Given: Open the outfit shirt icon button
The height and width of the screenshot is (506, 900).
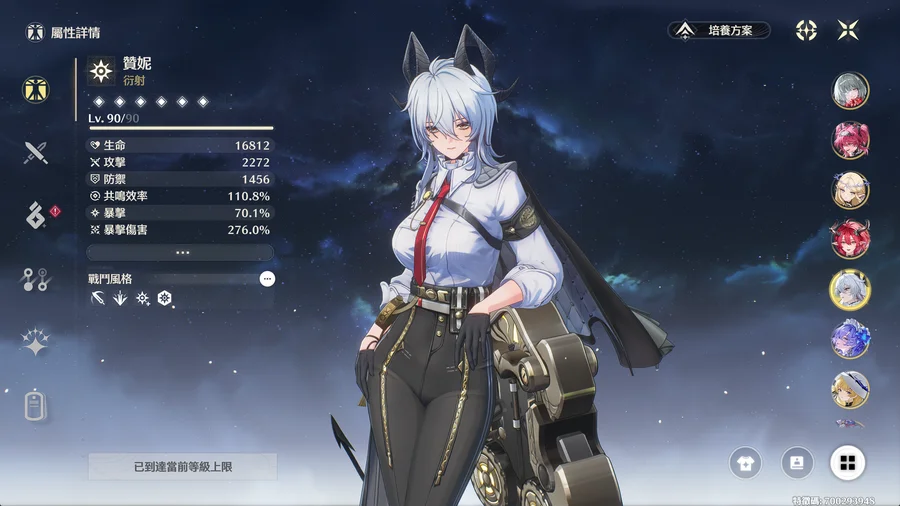Looking at the screenshot, I should (x=746, y=462).
